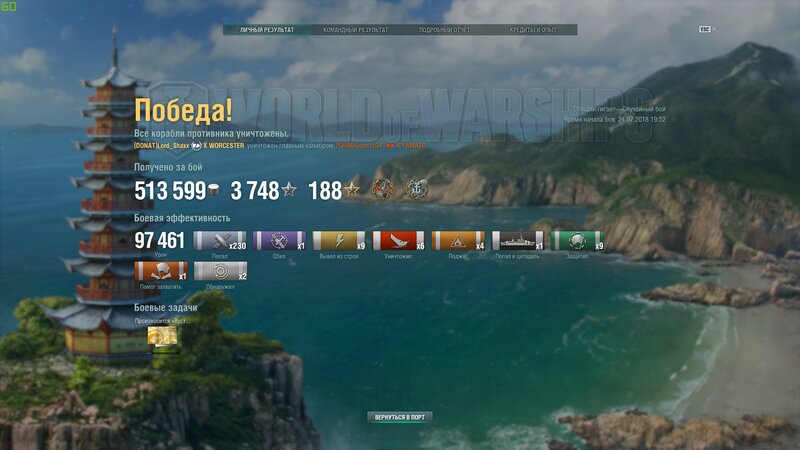This screenshot has height=450, width=800.
Task: Click the red wreath achievement medal
Action: pyautogui.click(x=383, y=189)
